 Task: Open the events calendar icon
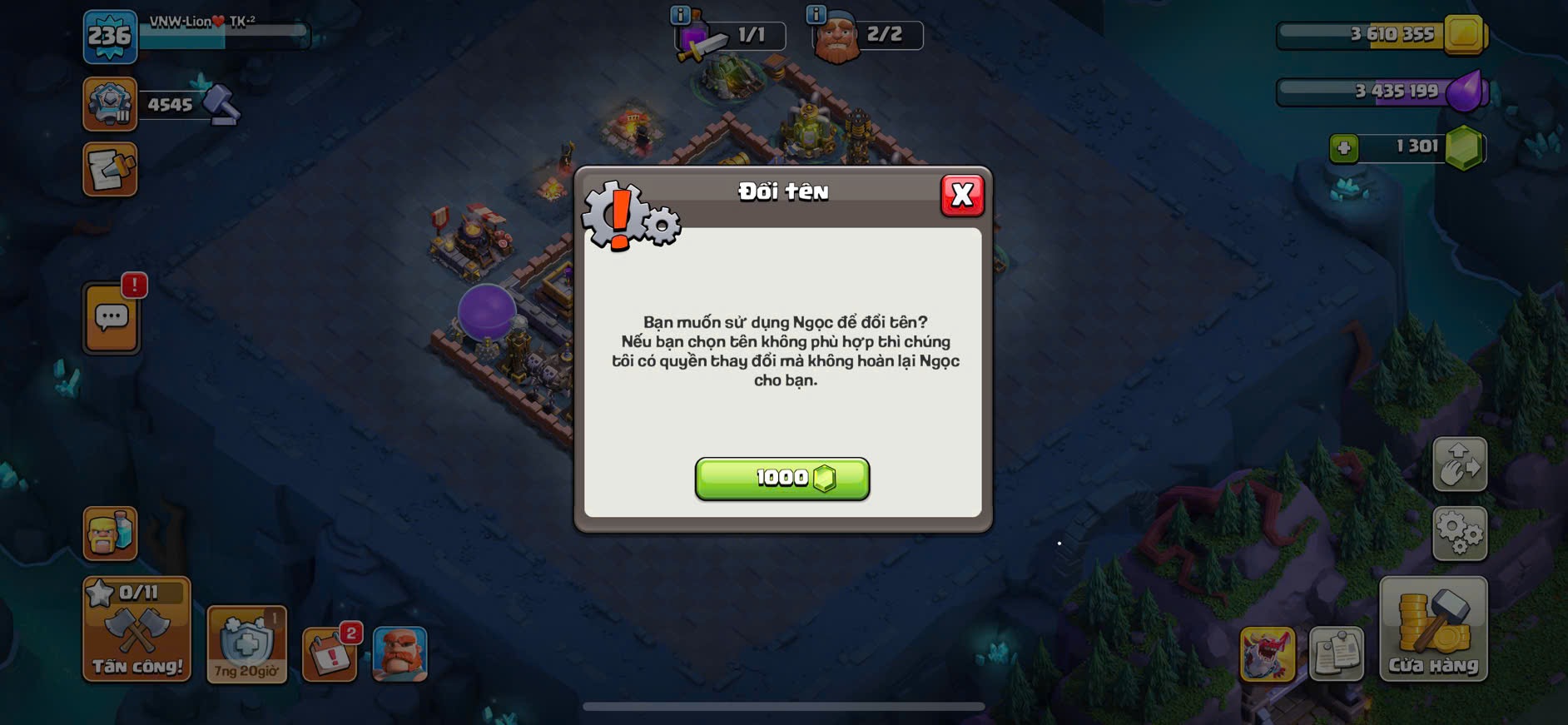tap(330, 654)
